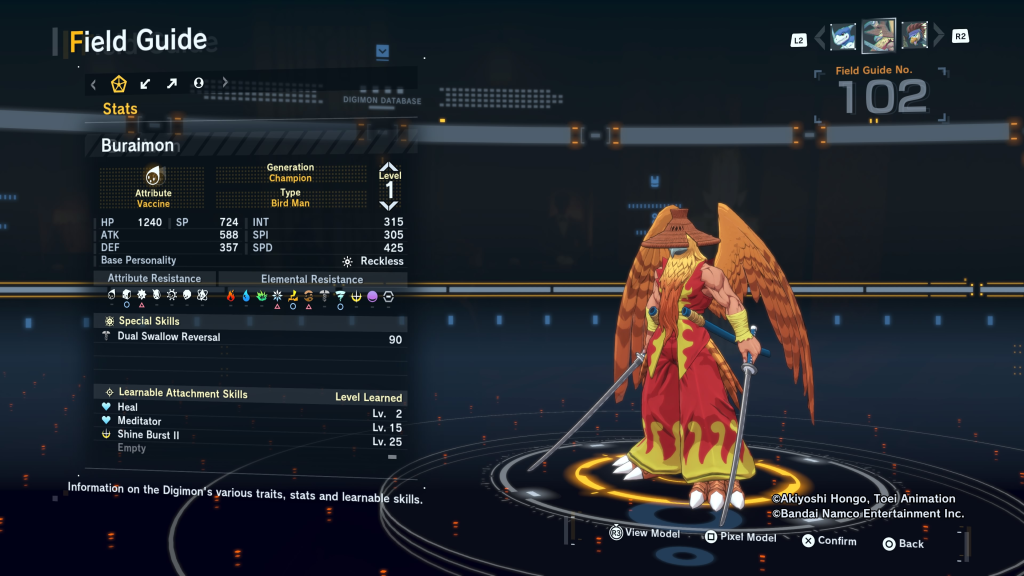Pick the Shine Burst II skill row
The height and width of the screenshot is (576, 1024).
250,435
